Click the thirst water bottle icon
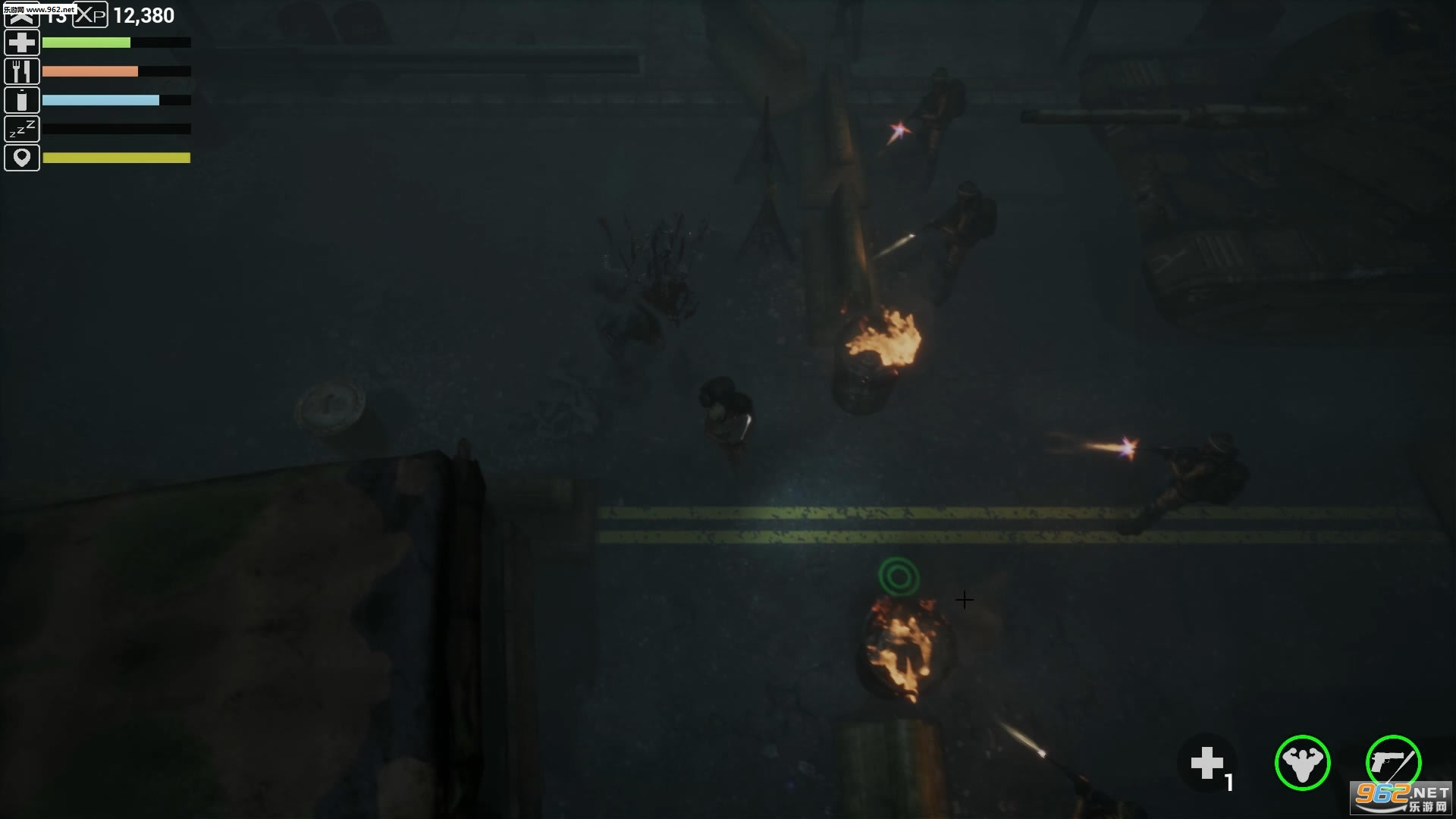 coord(22,99)
